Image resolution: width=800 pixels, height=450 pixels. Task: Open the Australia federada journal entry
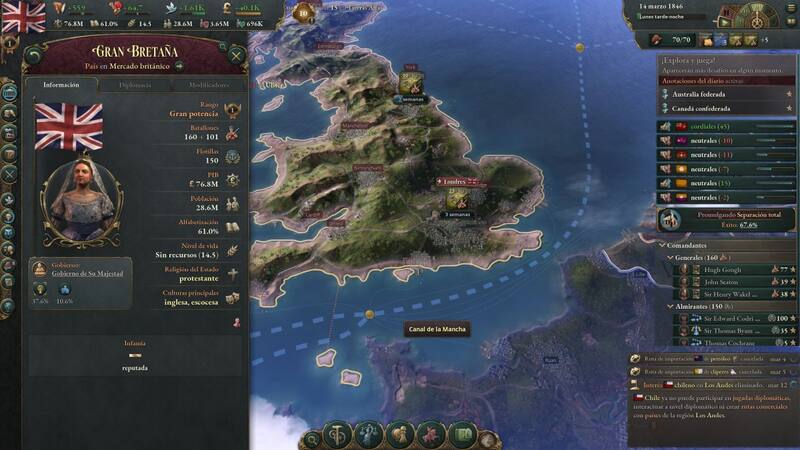click(x=701, y=94)
